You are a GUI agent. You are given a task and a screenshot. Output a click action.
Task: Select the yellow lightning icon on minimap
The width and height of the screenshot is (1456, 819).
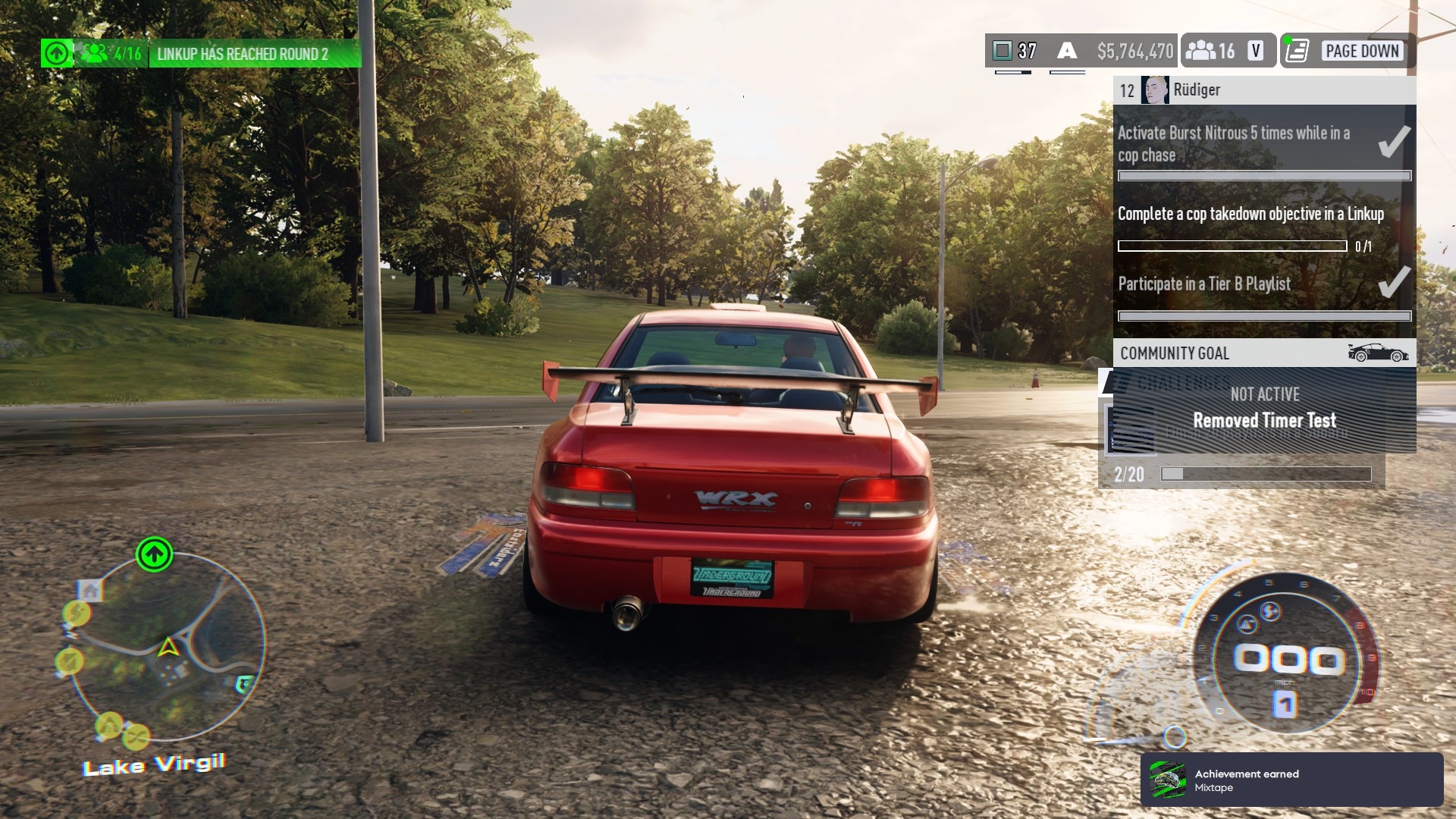point(77,613)
